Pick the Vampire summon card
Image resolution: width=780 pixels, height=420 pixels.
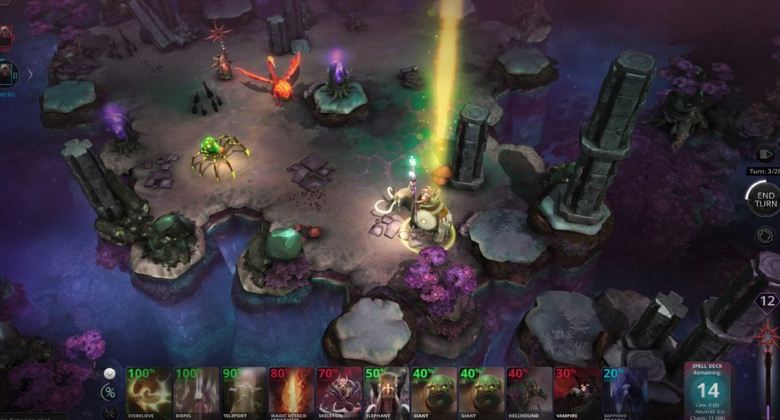click(x=577, y=392)
